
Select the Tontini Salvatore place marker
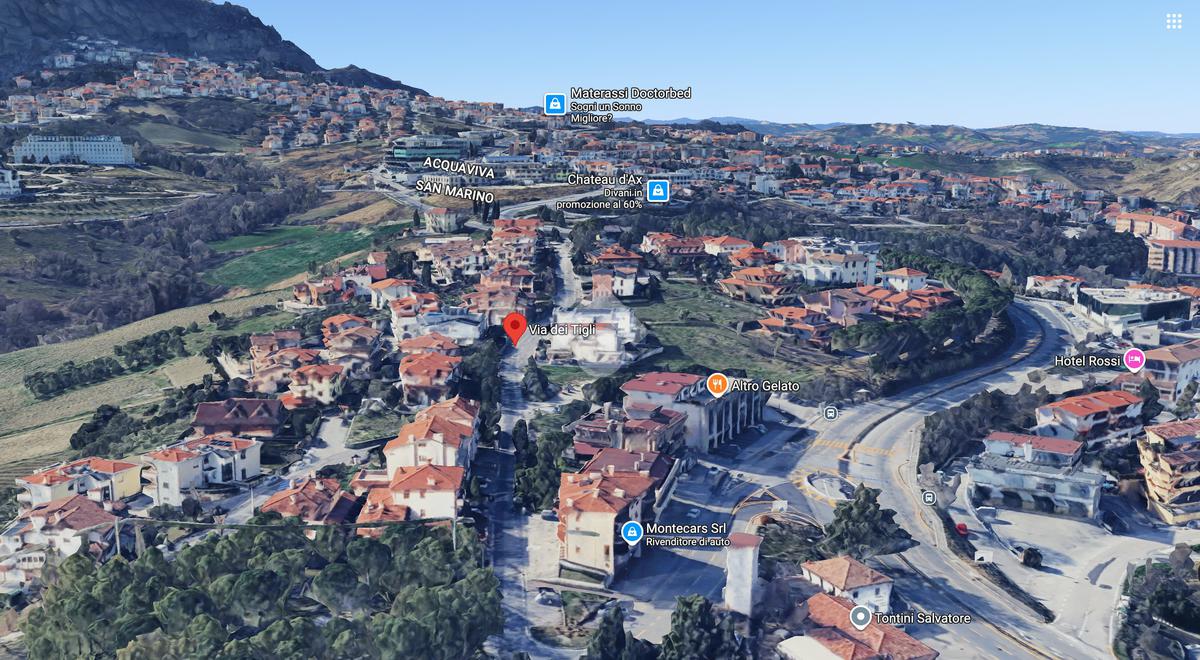(860, 617)
